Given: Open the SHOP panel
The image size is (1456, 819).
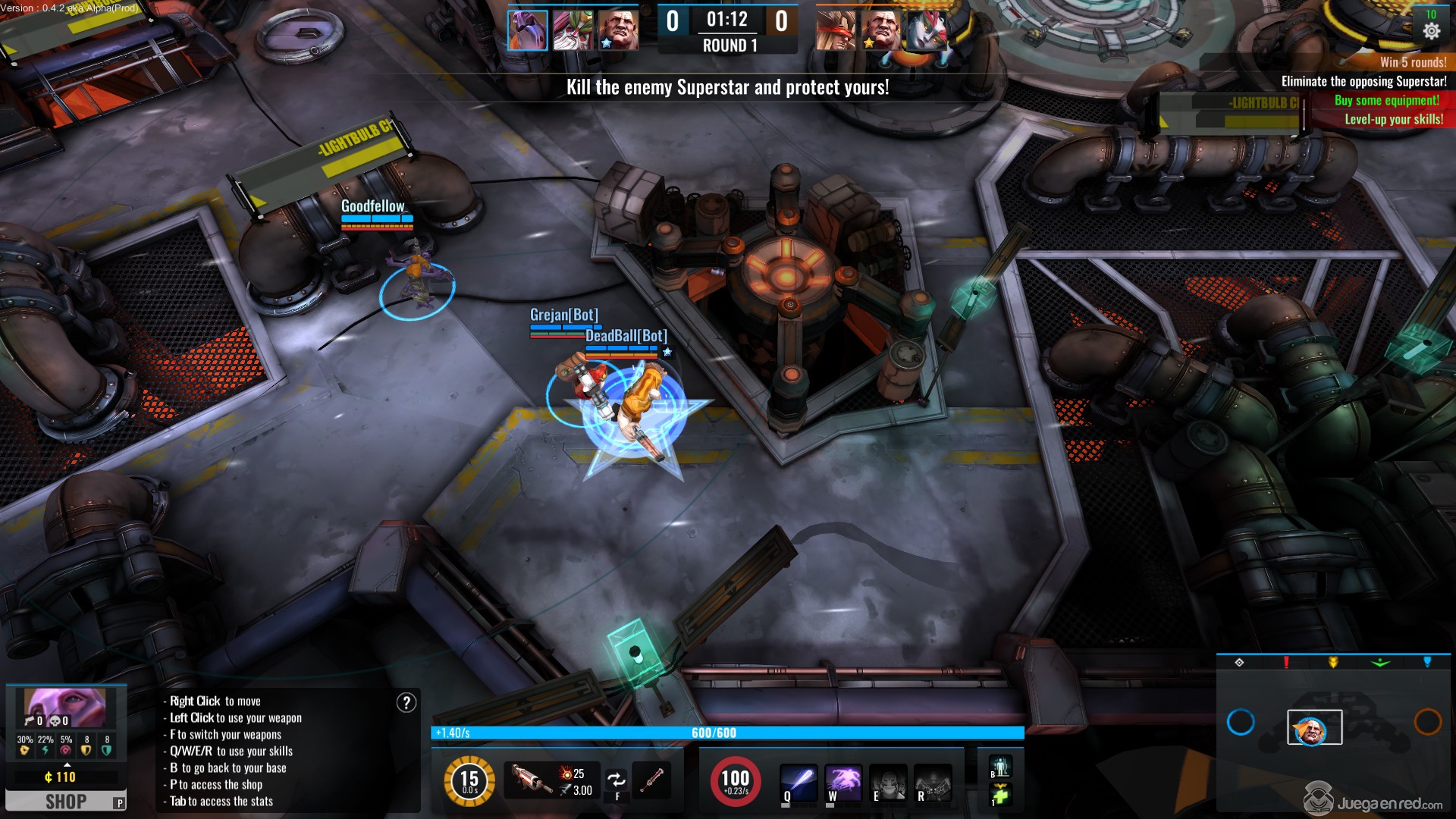Looking at the screenshot, I should [x=65, y=801].
